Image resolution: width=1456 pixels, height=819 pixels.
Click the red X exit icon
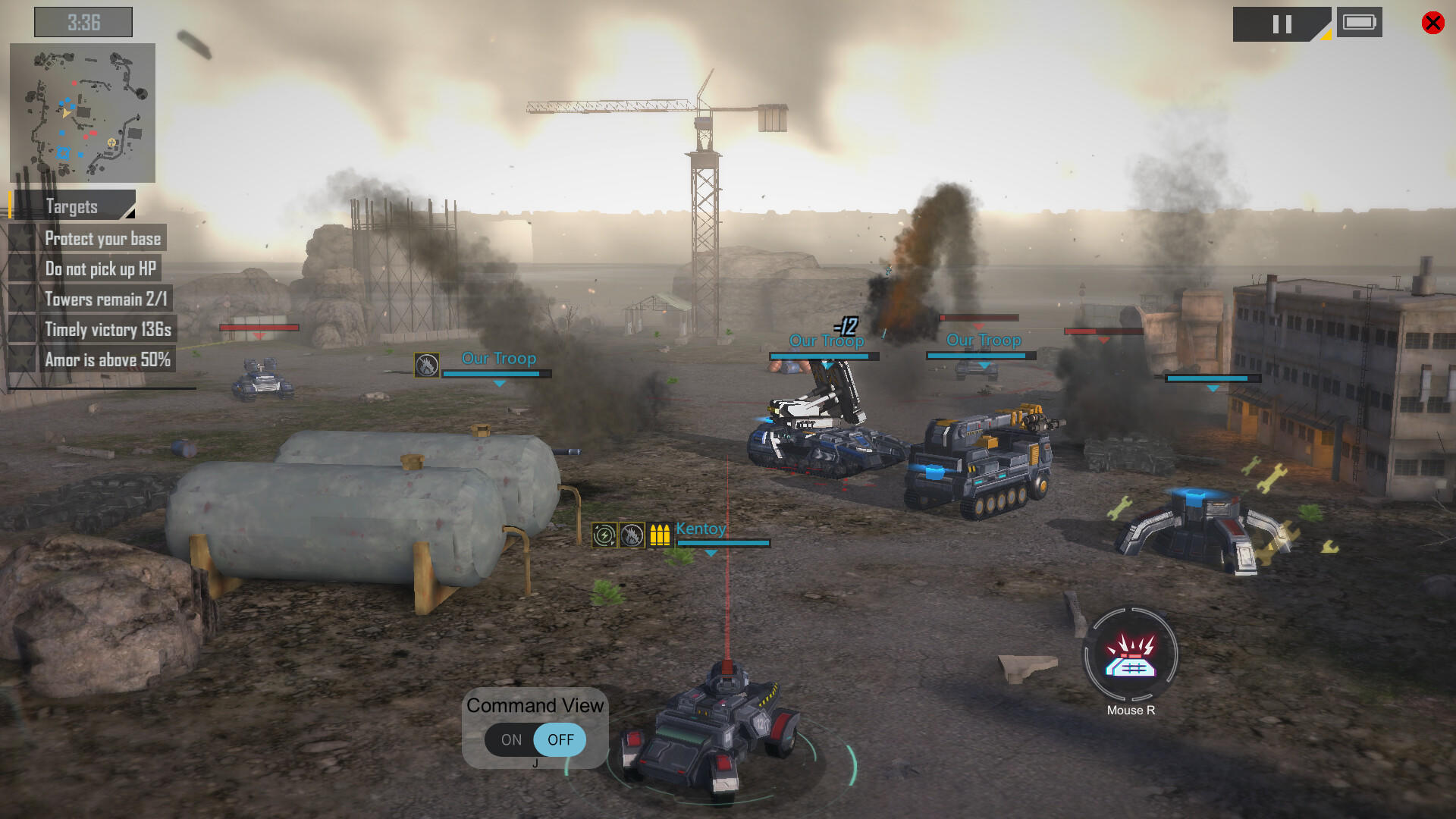coord(1432,23)
